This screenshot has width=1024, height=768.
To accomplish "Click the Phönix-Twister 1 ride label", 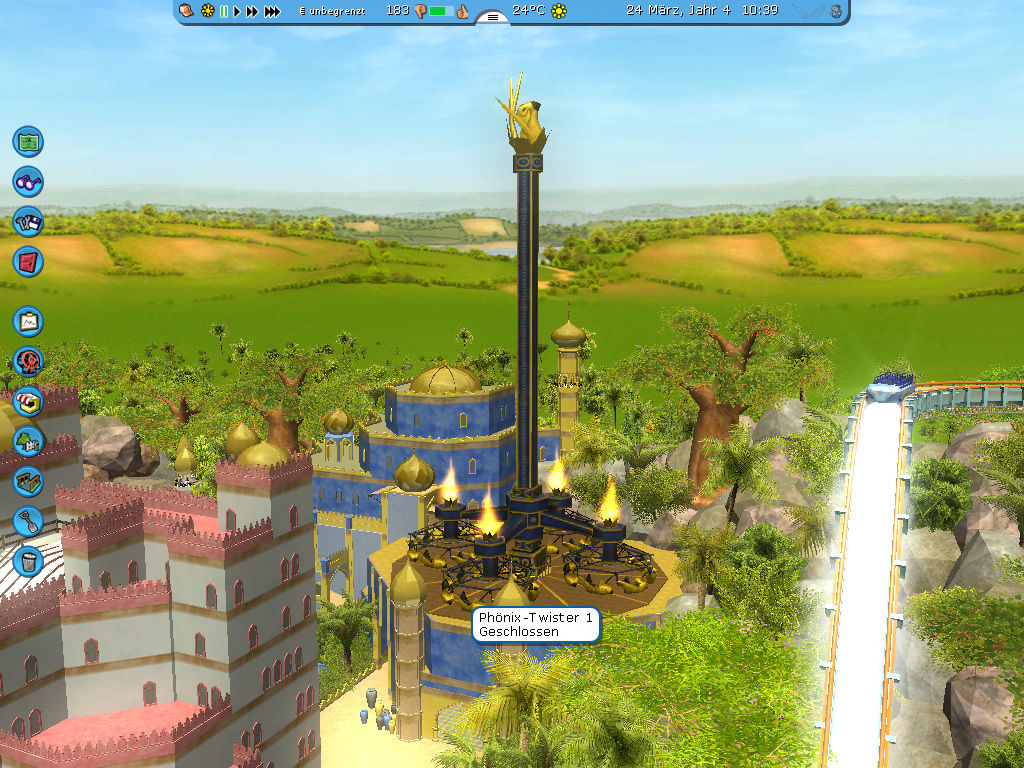I will click(x=536, y=625).
